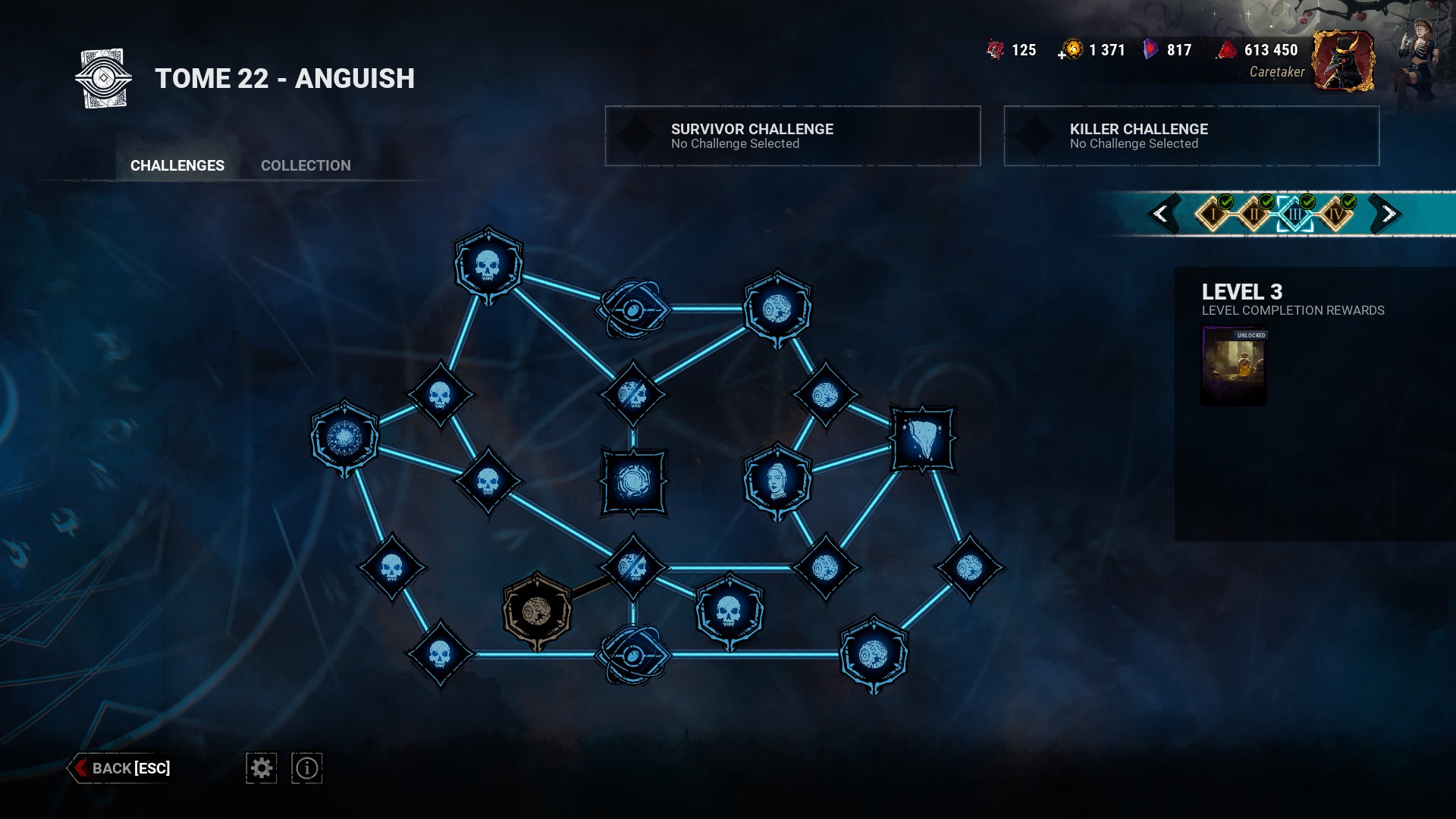Viewport: 1456px width, 819px height.
Task: Open the Caretaker player profile portrait
Action: [1343, 61]
